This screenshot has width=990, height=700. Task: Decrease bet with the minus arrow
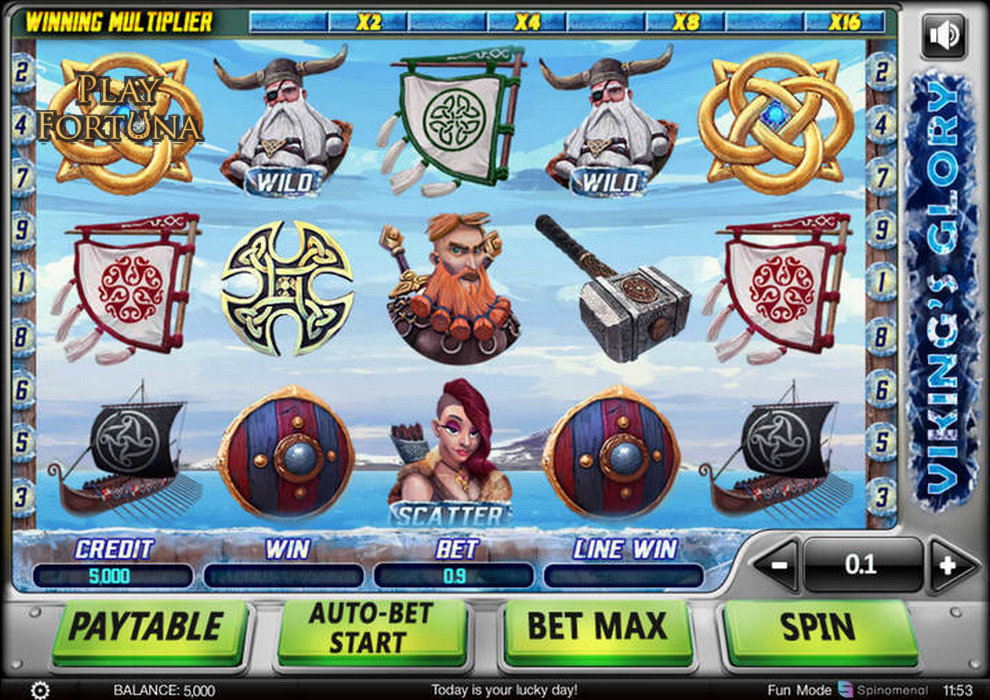pos(779,565)
